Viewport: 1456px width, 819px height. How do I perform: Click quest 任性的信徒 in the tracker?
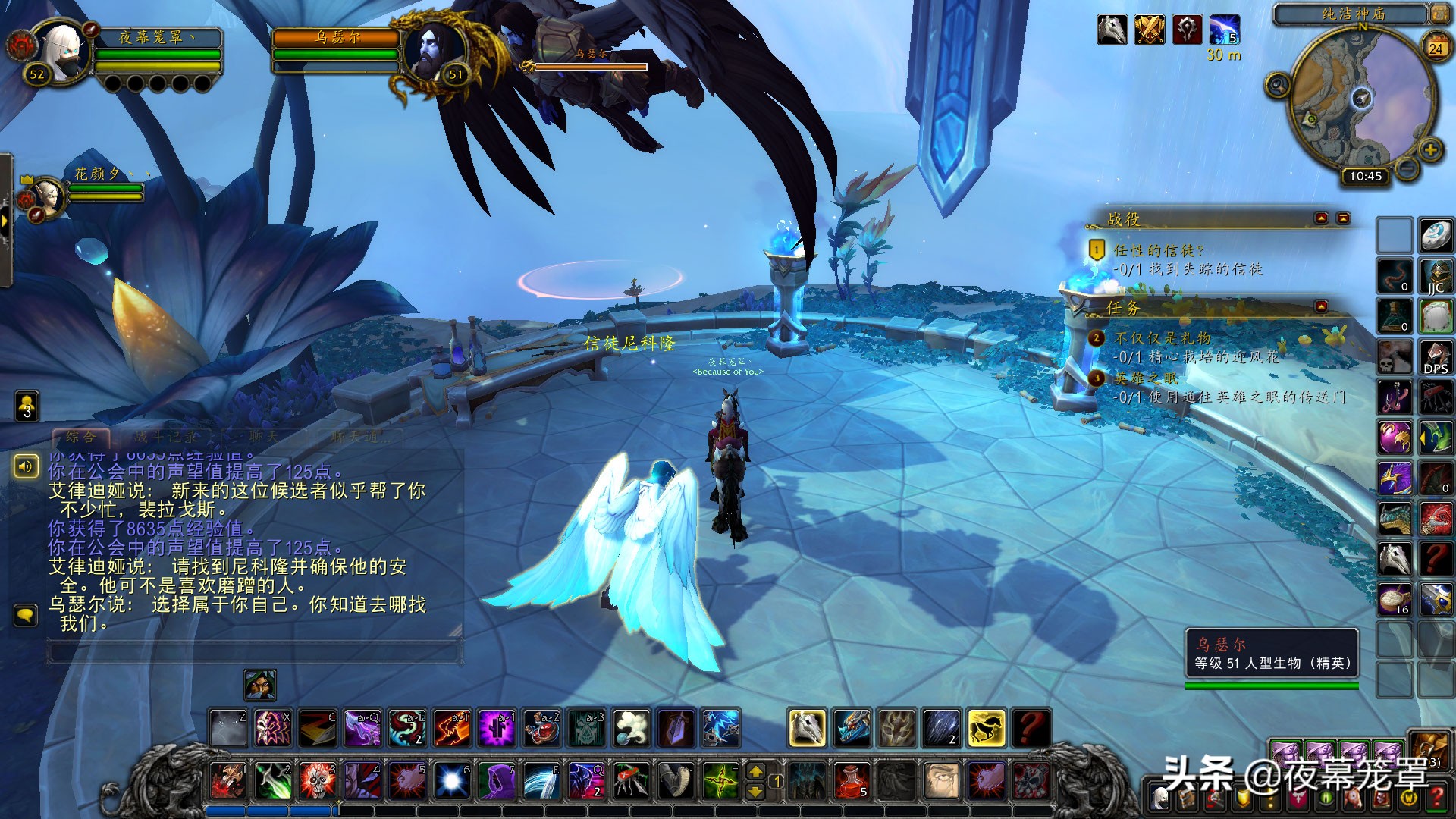point(1158,251)
